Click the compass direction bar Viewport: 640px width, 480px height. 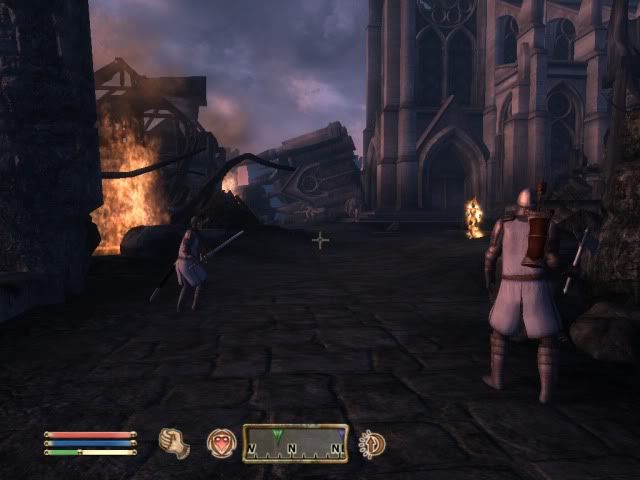pyautogui.click(x=295, y=443)
